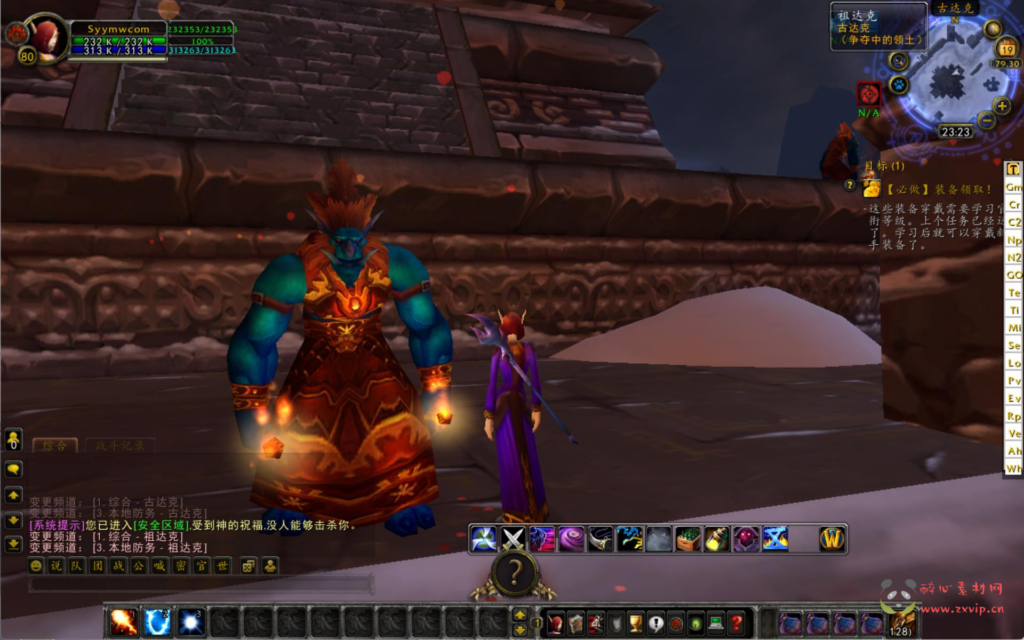Toggle the minimap tracking magnifier button

[898, 60]
